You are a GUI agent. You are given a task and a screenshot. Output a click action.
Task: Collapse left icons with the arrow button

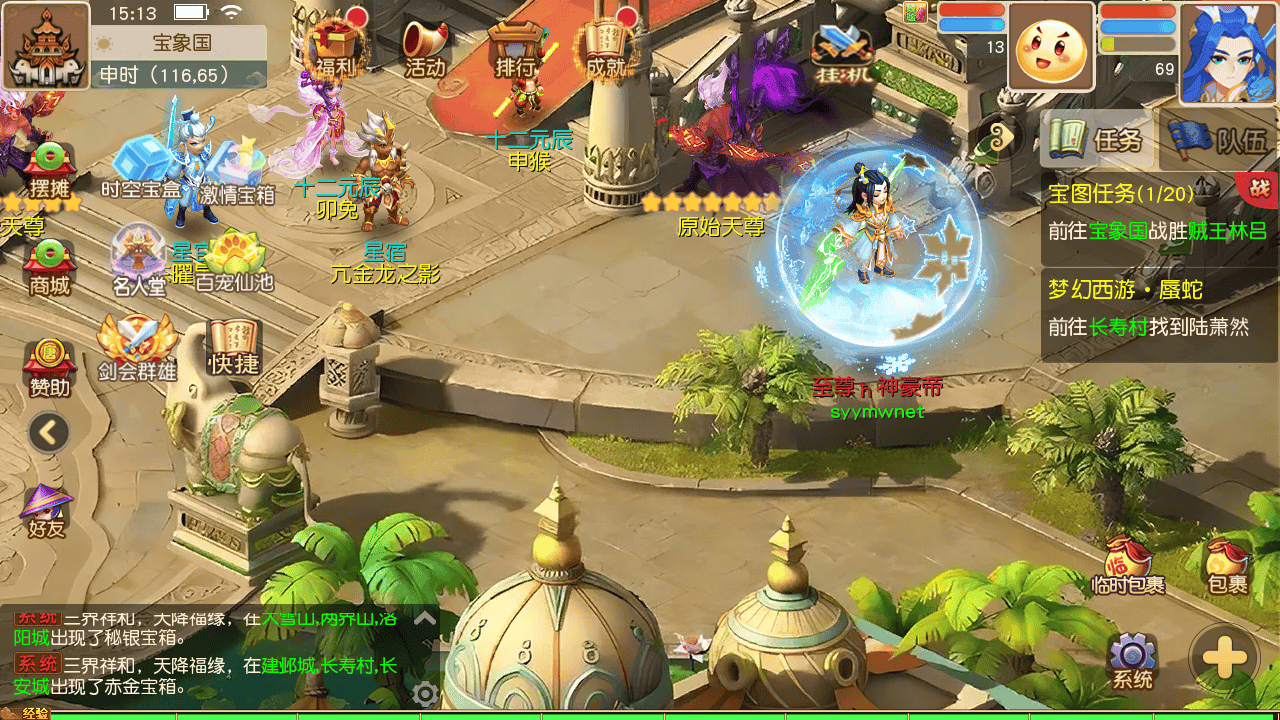coord(49,432)
